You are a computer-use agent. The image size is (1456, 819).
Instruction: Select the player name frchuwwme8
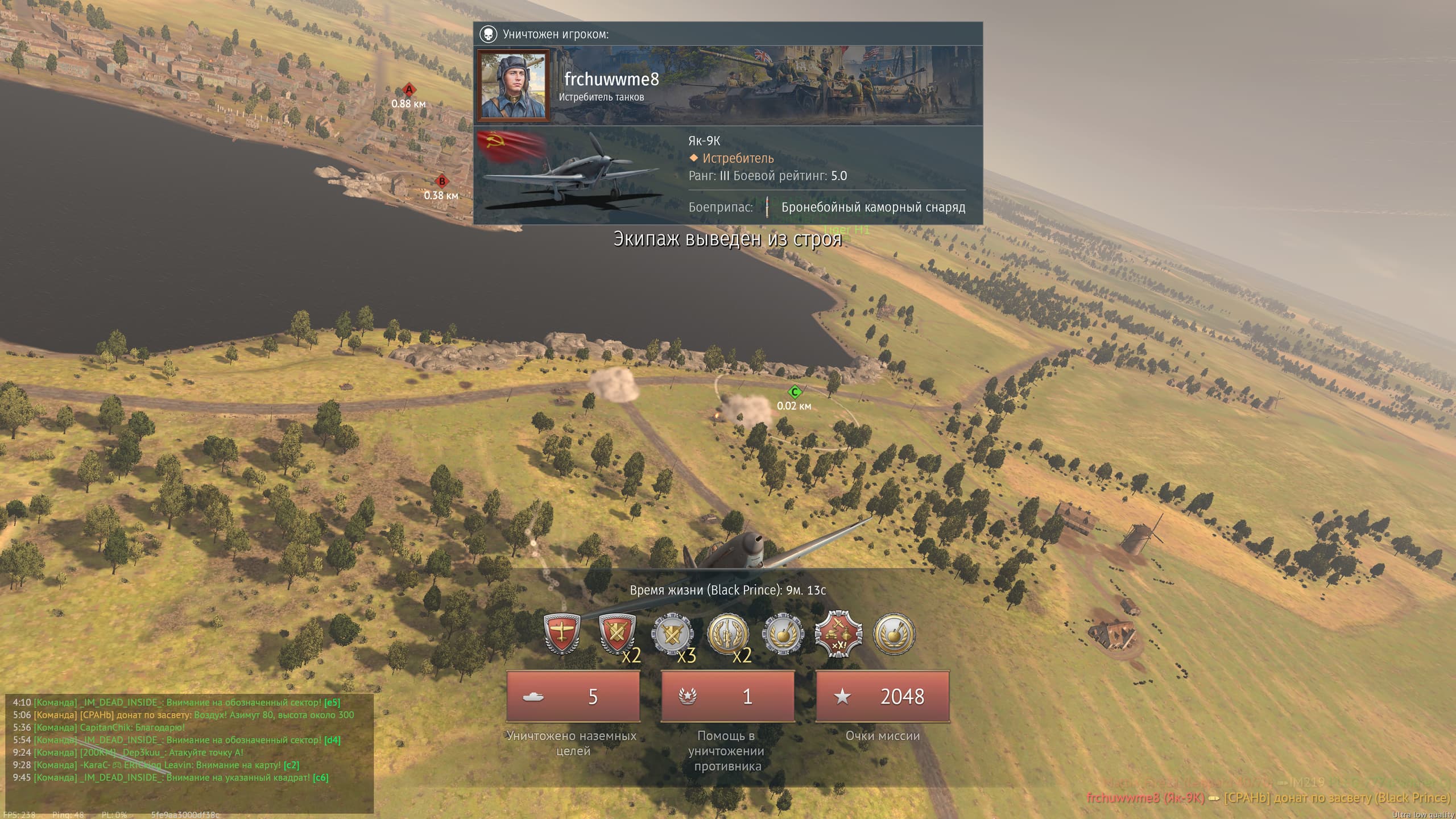611,79
